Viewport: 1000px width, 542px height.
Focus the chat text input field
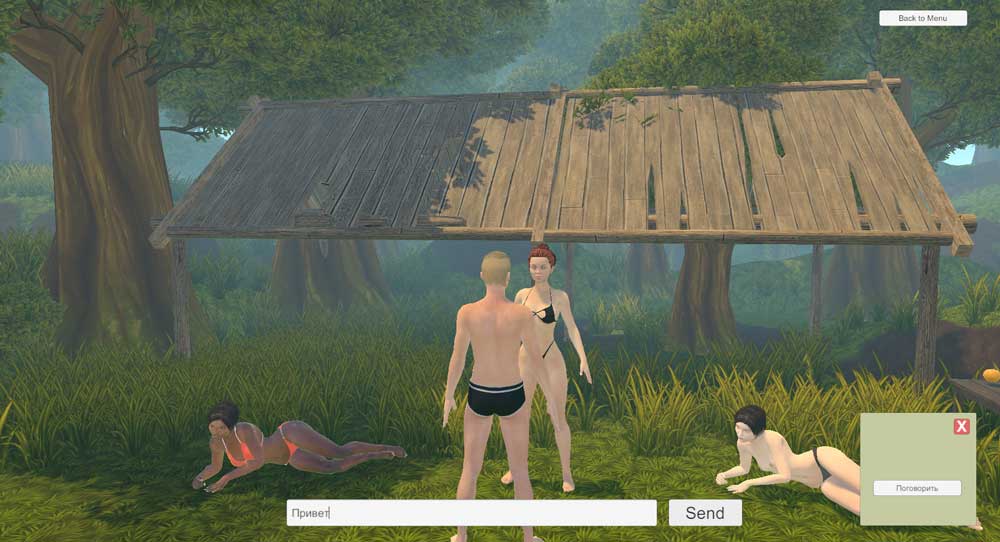pos(471,513)
